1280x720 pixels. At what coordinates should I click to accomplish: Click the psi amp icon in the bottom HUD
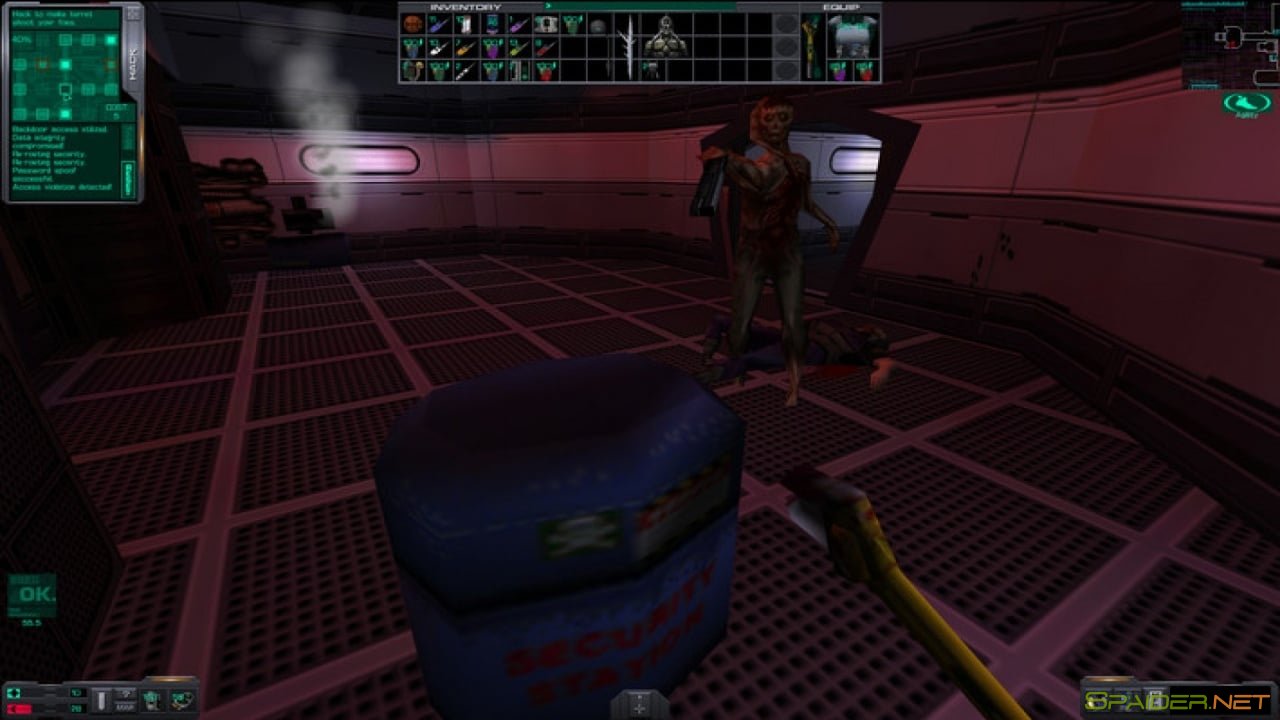tap(181, 701)
